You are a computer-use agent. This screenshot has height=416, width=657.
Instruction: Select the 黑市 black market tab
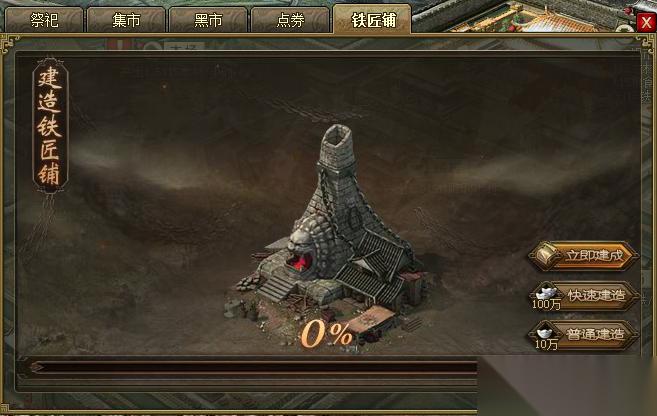(207, 19)
